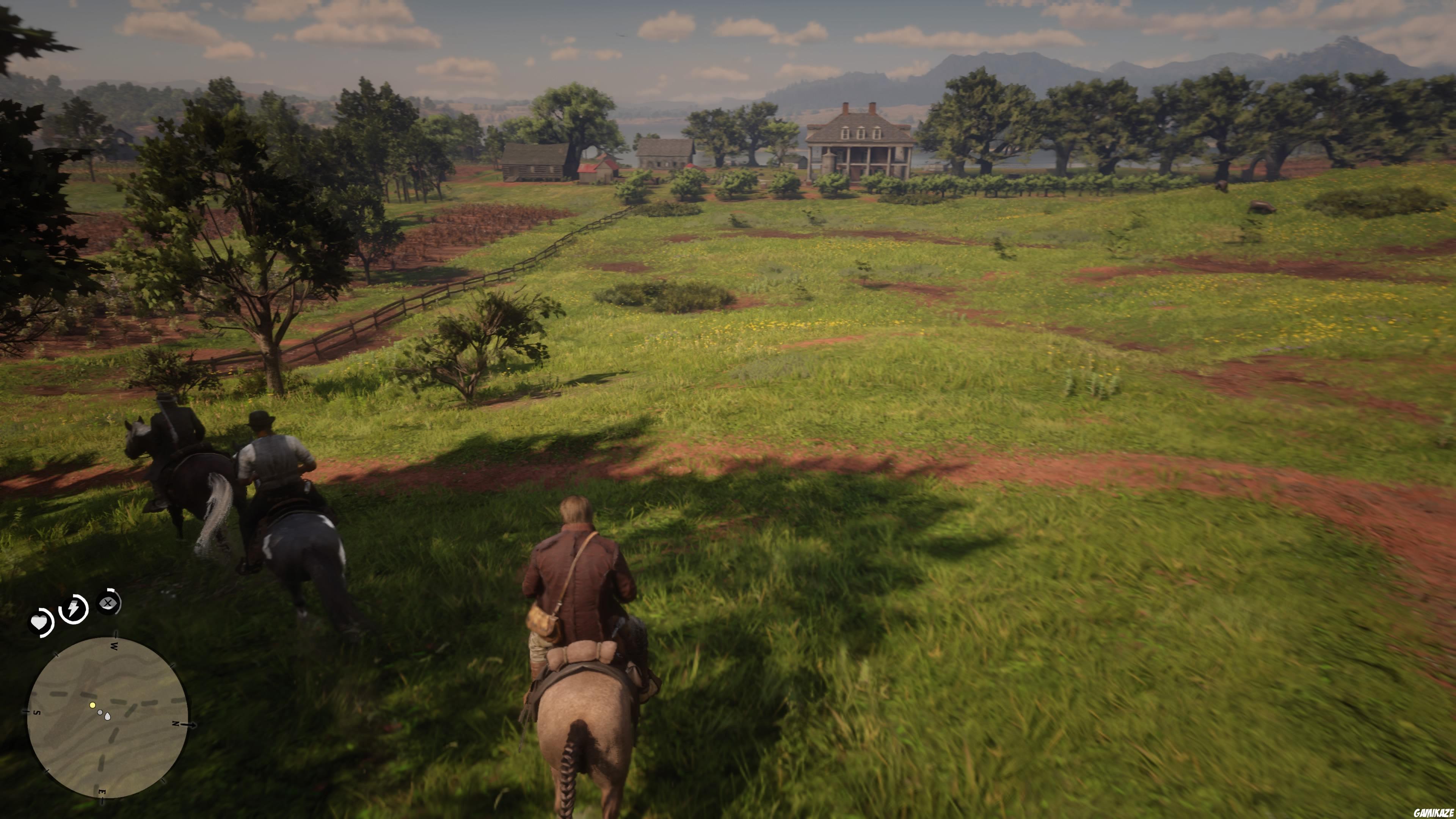This screenshot has width=1456, height=819.
Task: Click the S compass letter on the minimap
Action: point(37,713)
